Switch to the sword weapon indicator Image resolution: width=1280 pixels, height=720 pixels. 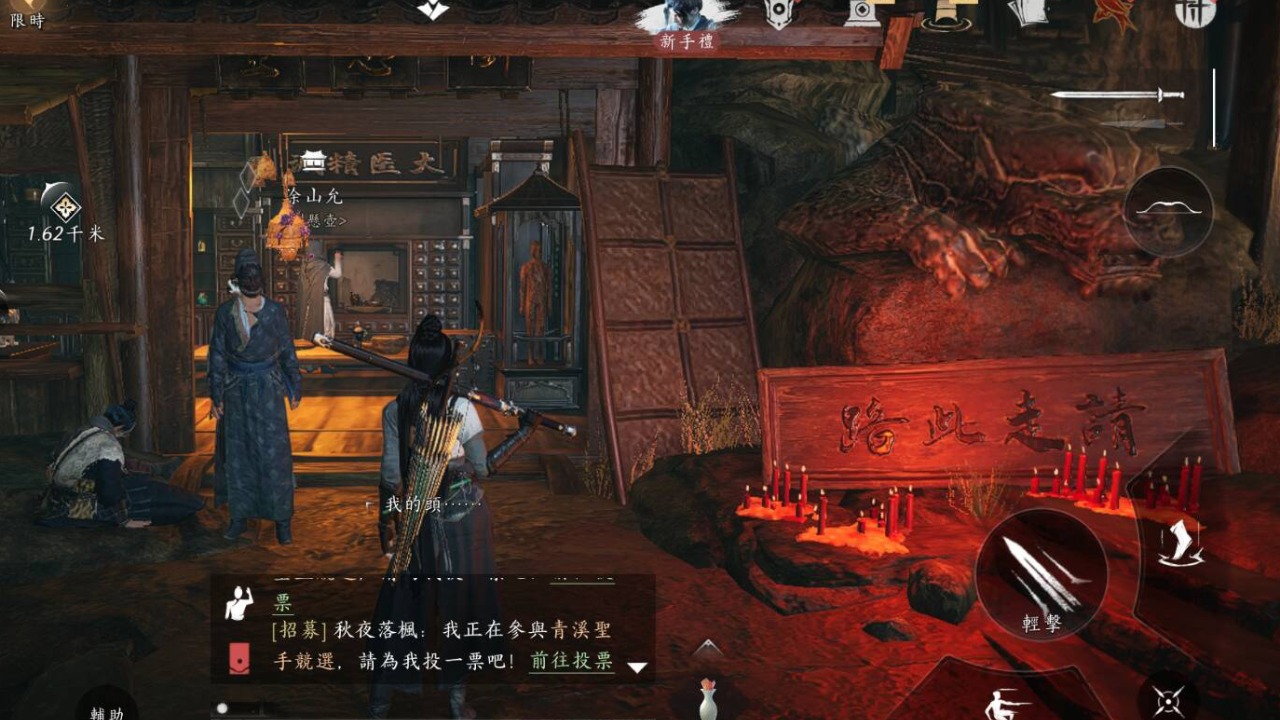click(1117, 95)
